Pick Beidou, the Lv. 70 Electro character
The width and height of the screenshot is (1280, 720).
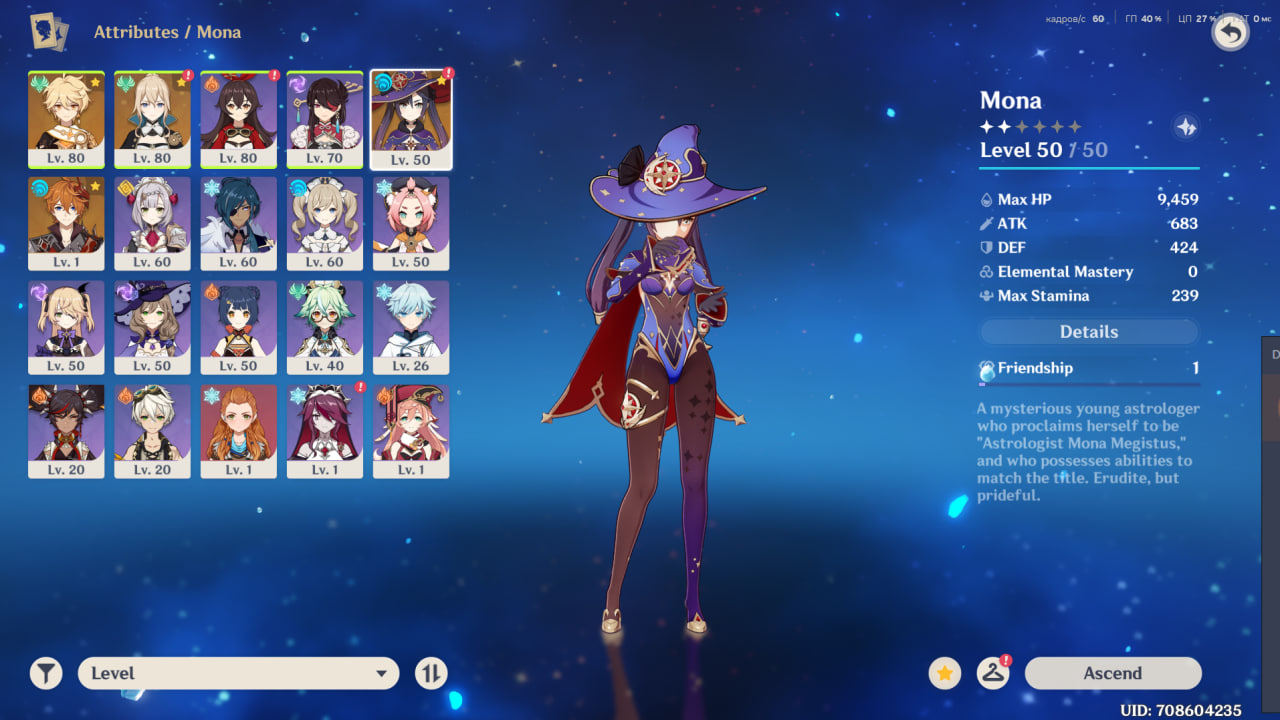click(324, 118)
